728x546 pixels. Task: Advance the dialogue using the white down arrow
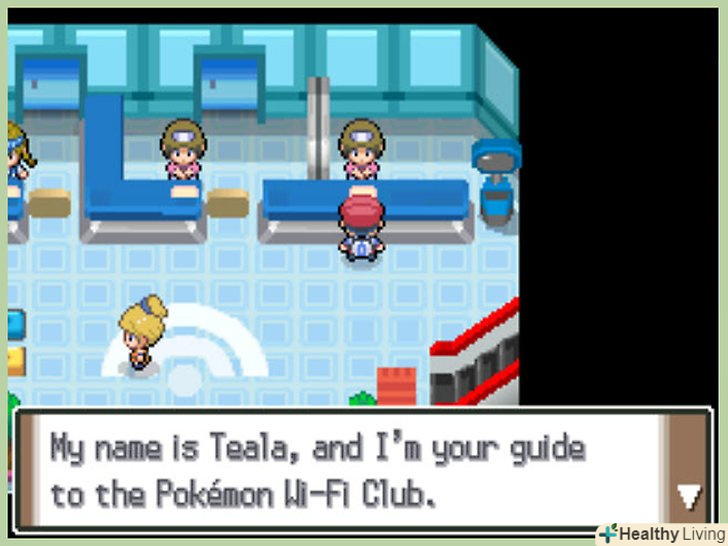pos(688,495)
